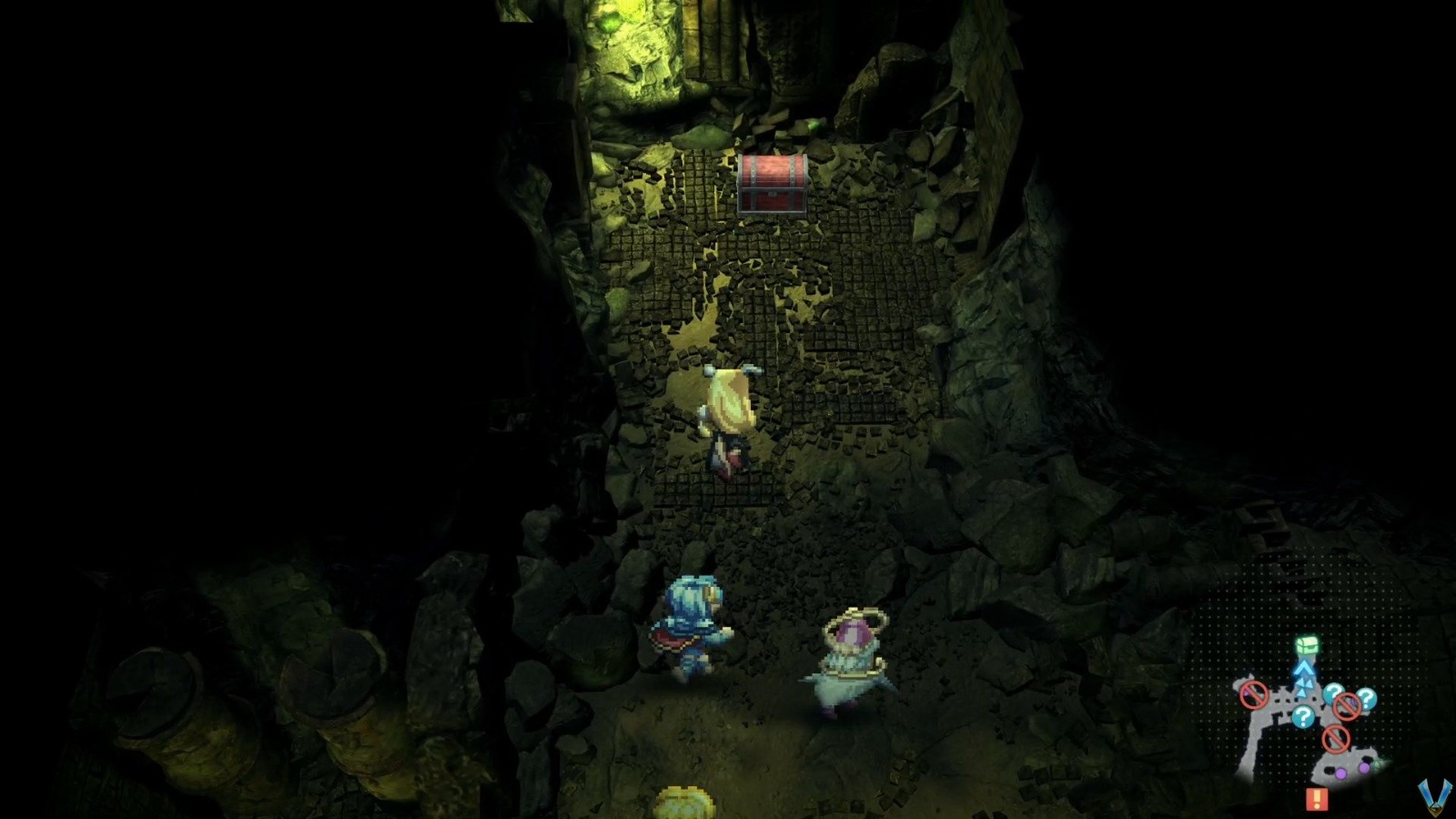Click the right purple dot marker on the minimap
The width and height of the screenshot is (1456, 819).
[1363, 766]
